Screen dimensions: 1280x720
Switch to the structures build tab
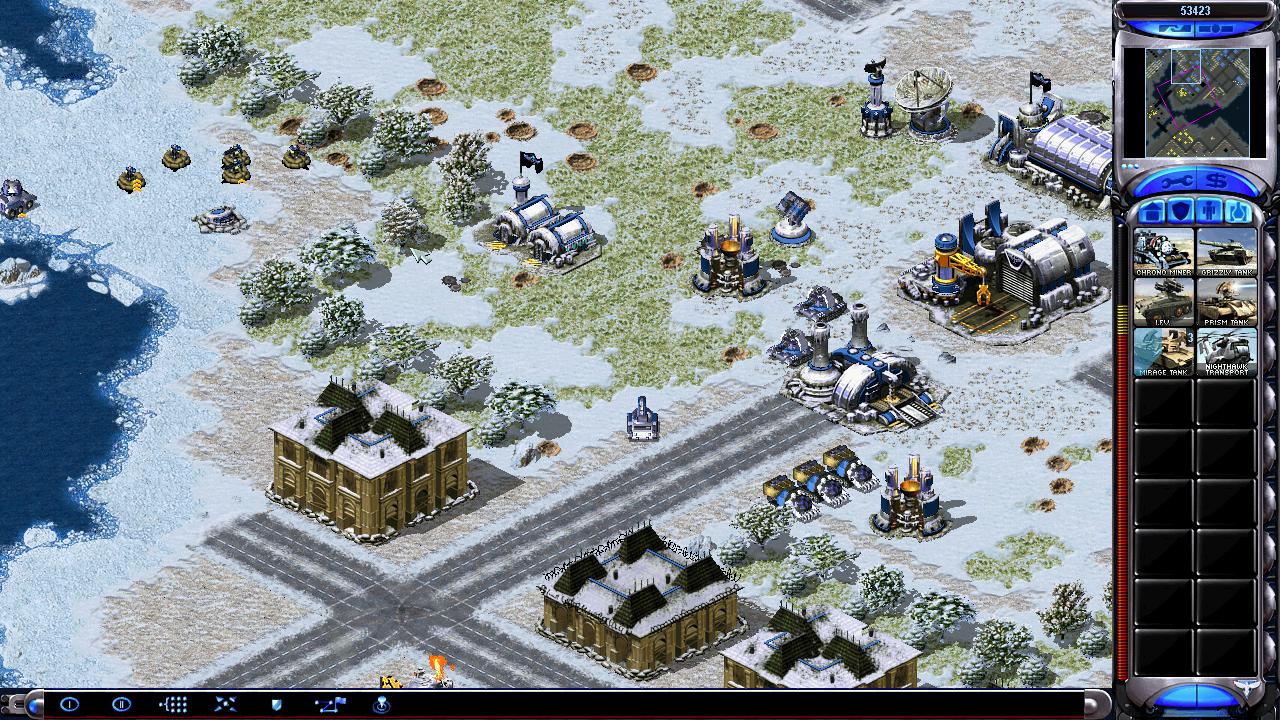[1152, 212]
